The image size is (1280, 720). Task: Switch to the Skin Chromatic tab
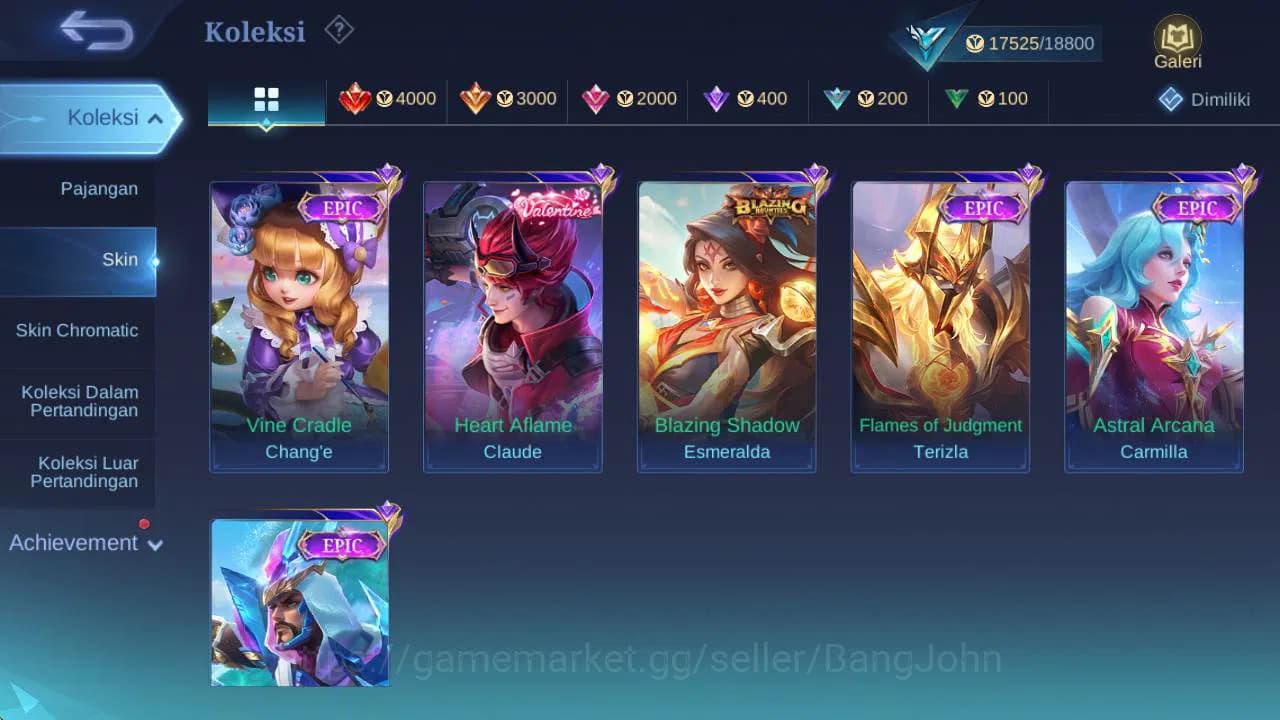click(78, 330)
